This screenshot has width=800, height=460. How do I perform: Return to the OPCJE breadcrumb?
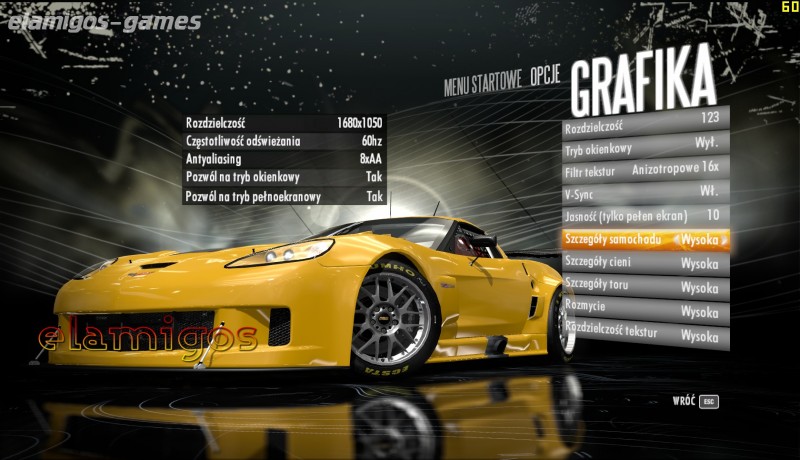coord(544,79)
